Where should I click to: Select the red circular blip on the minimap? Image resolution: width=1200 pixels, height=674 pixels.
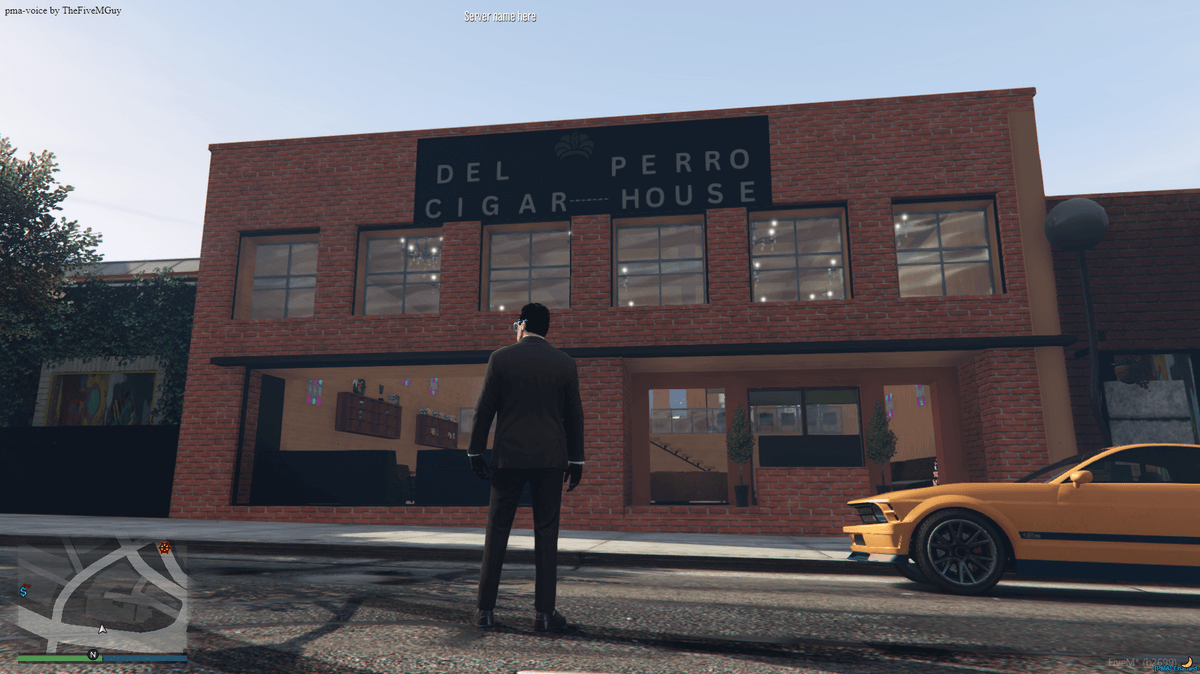pos(165,548)
